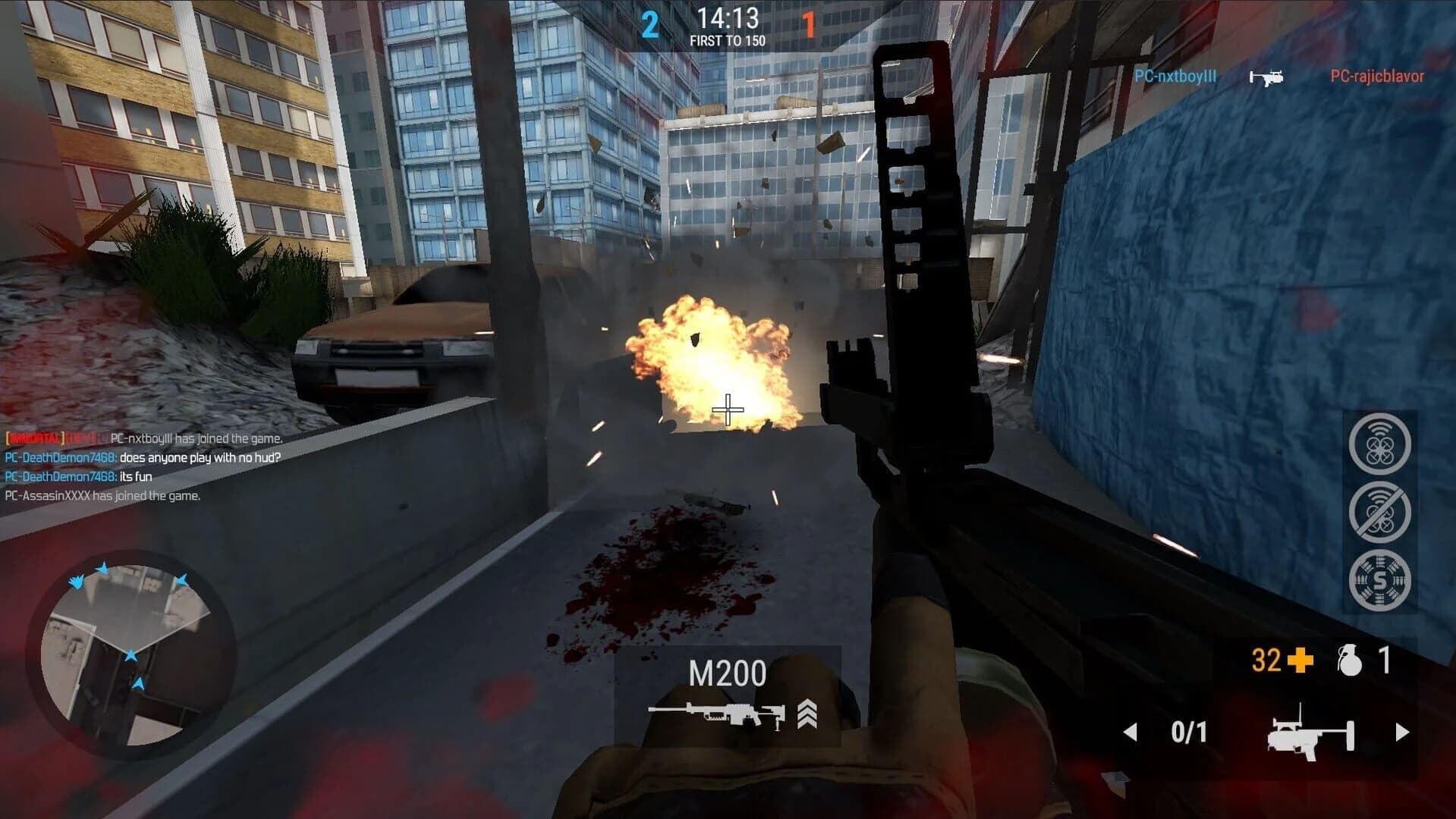Image resolution: width=1456 pixels, height=819 pixels.
Task: Select the grenade launcher icon in the killfeed
Action: click(x=1268, y=76)
